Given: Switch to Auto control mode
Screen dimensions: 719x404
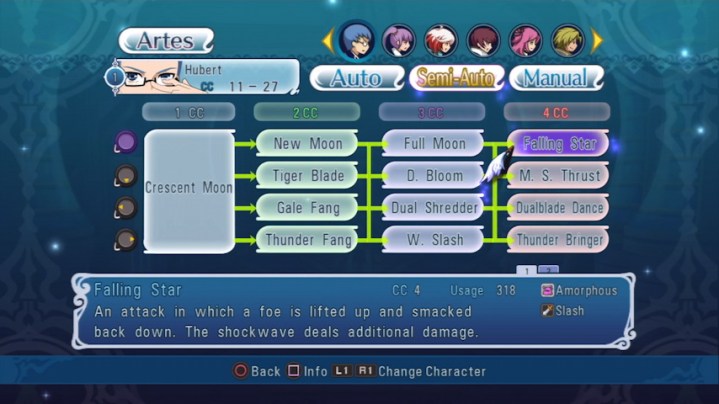Looking at the screenshot, I should [x=355, y=78].
